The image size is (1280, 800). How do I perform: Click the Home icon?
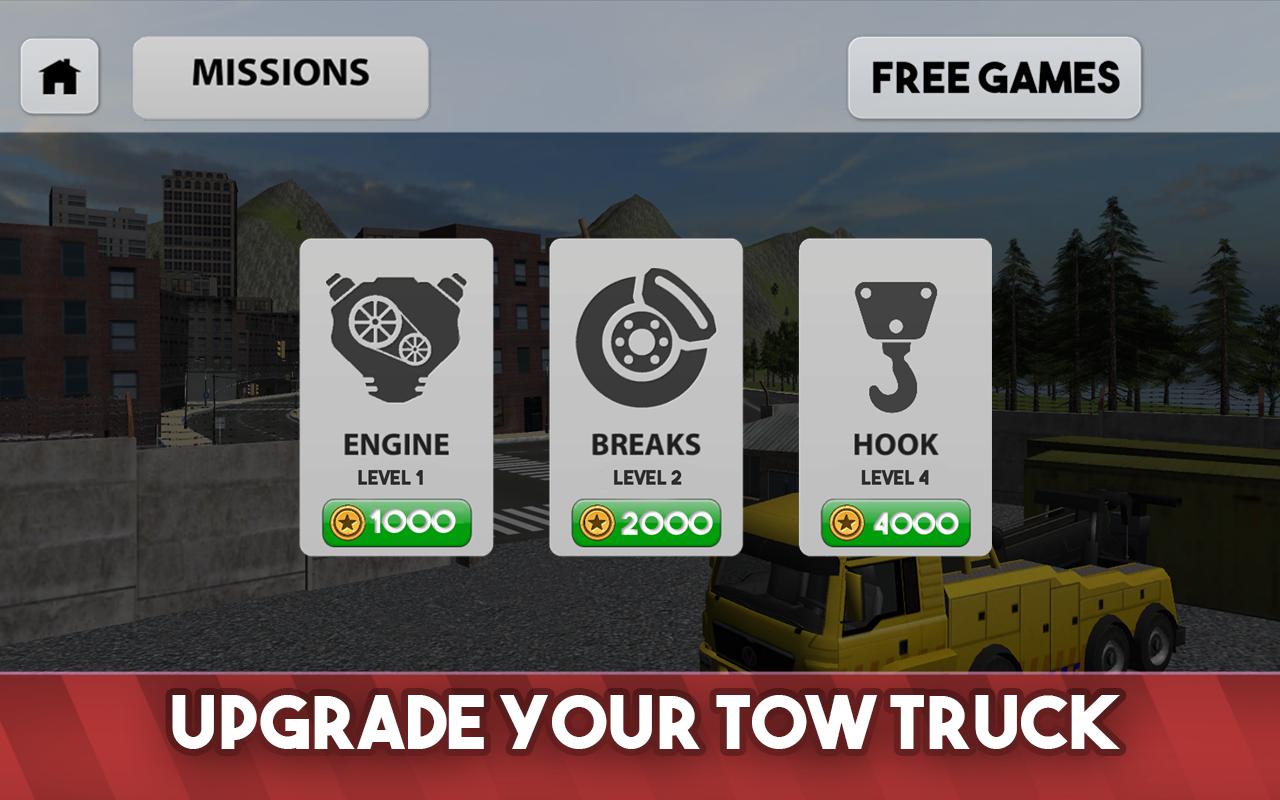coord(60,74)
